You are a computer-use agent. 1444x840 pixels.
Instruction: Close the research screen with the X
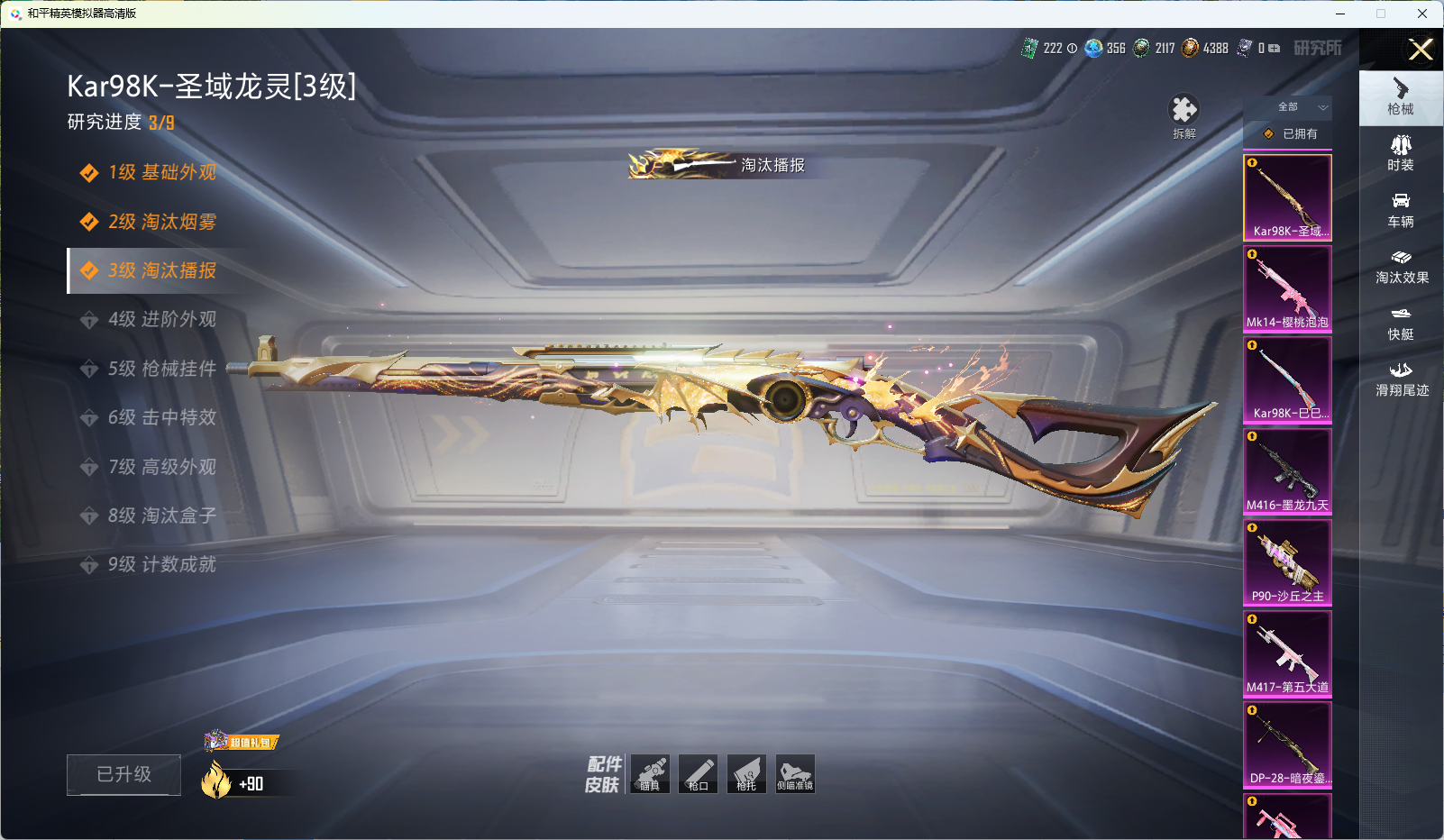(1421, 50)
